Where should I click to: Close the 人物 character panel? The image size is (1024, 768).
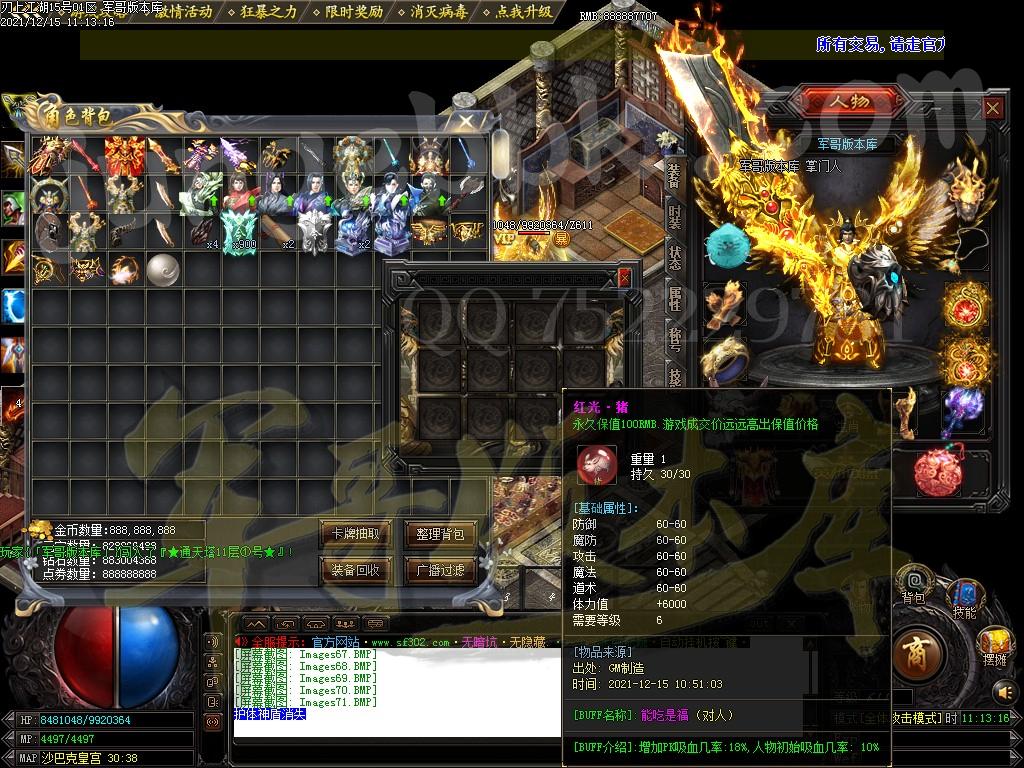pyautogui.click(x=992, y=108)
